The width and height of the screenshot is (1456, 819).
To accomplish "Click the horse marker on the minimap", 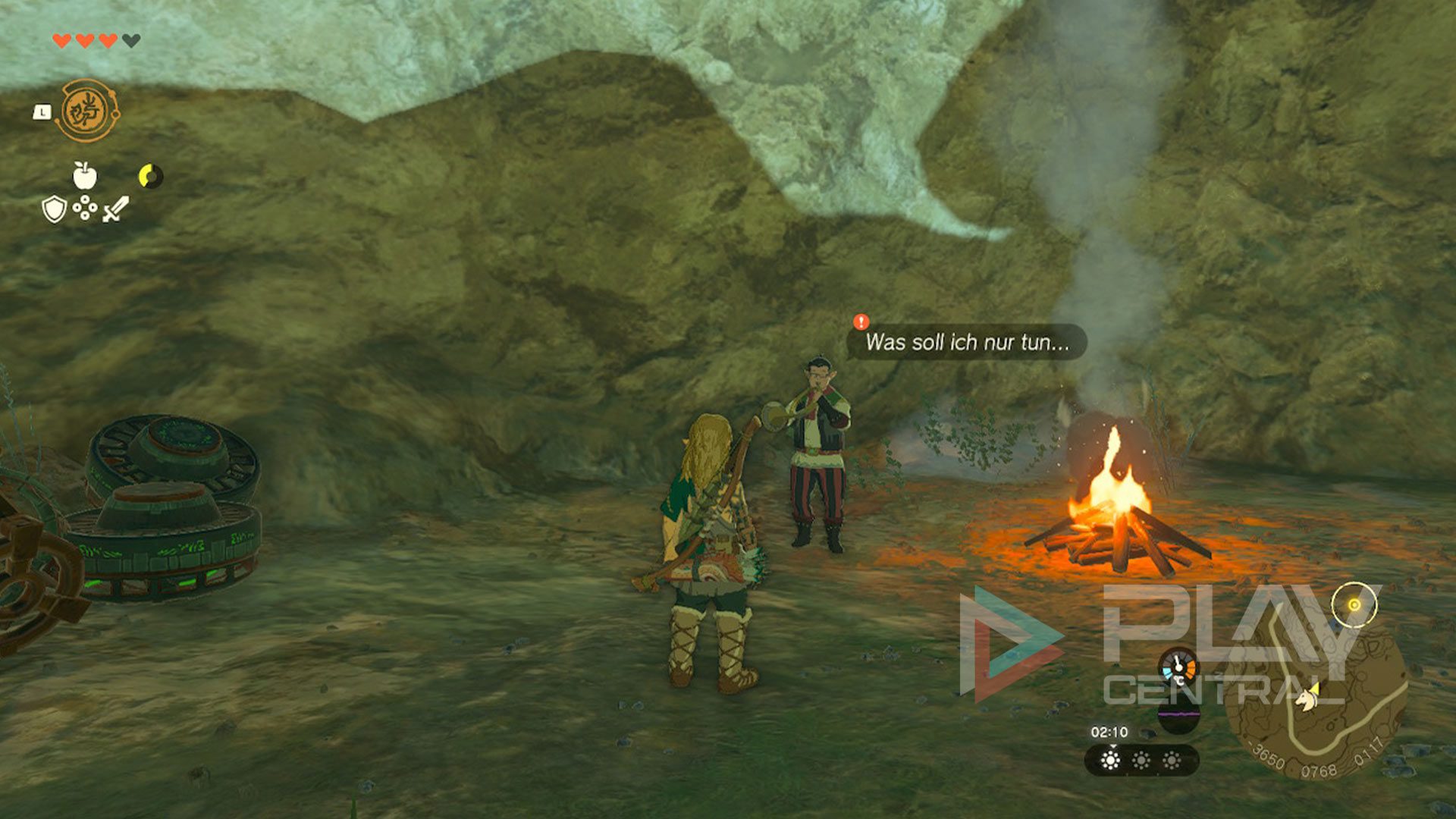I will tap(1307, 696).
